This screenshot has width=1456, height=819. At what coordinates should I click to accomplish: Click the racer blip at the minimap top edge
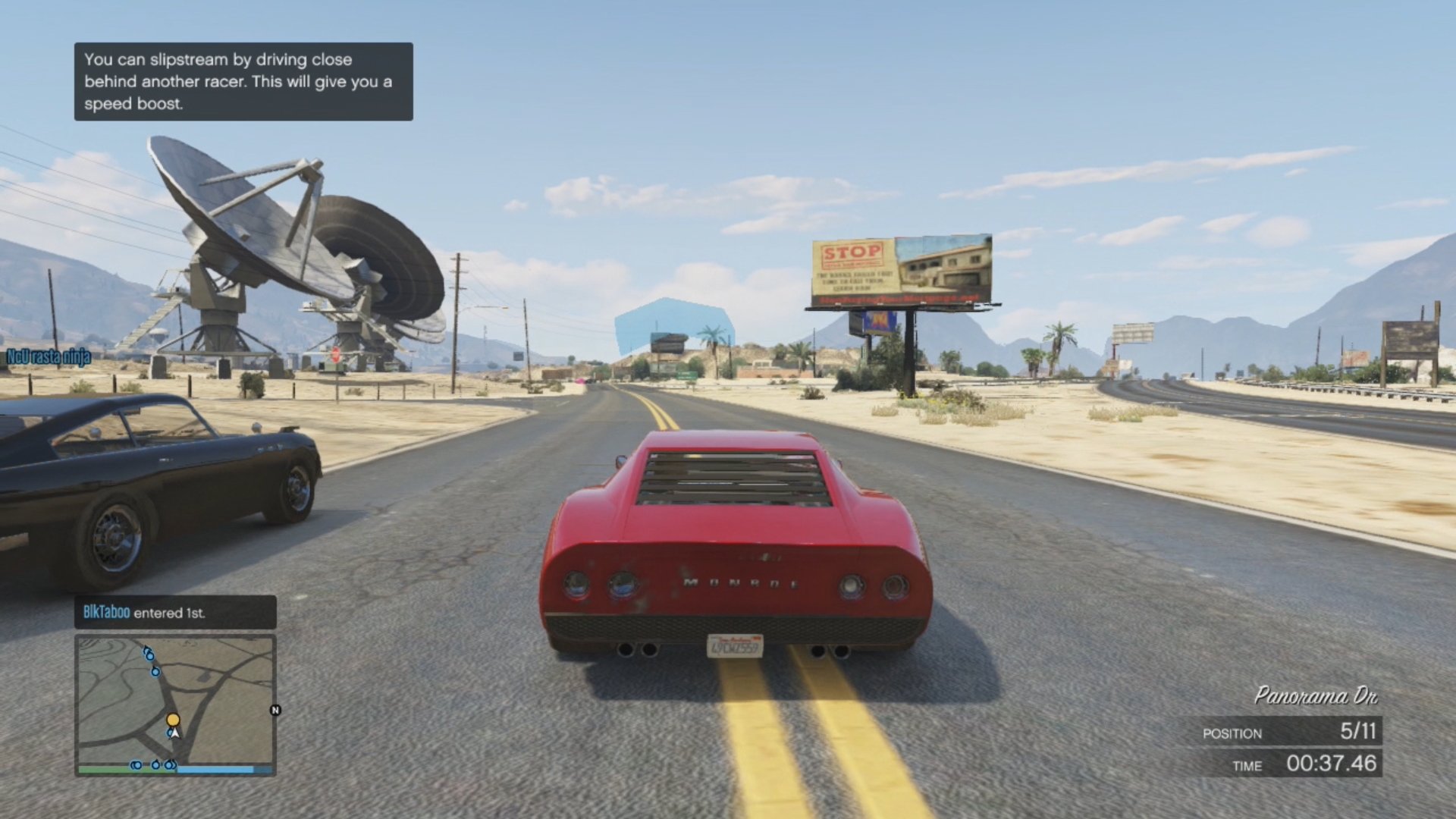[x=149, y=654]
